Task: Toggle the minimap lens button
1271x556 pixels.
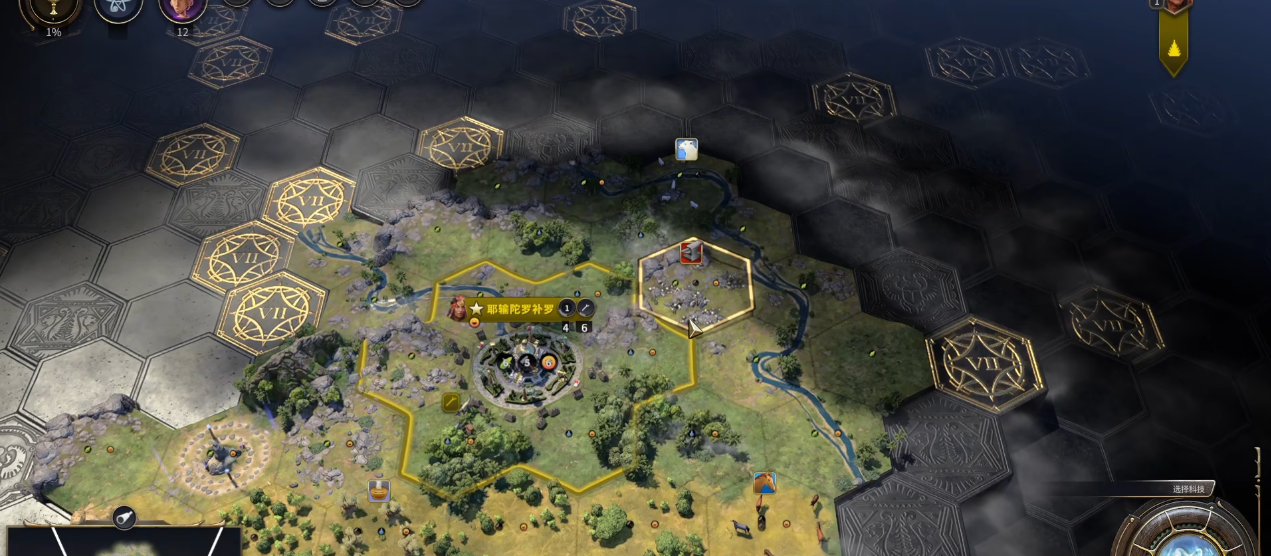Action: tap(125, 517)
